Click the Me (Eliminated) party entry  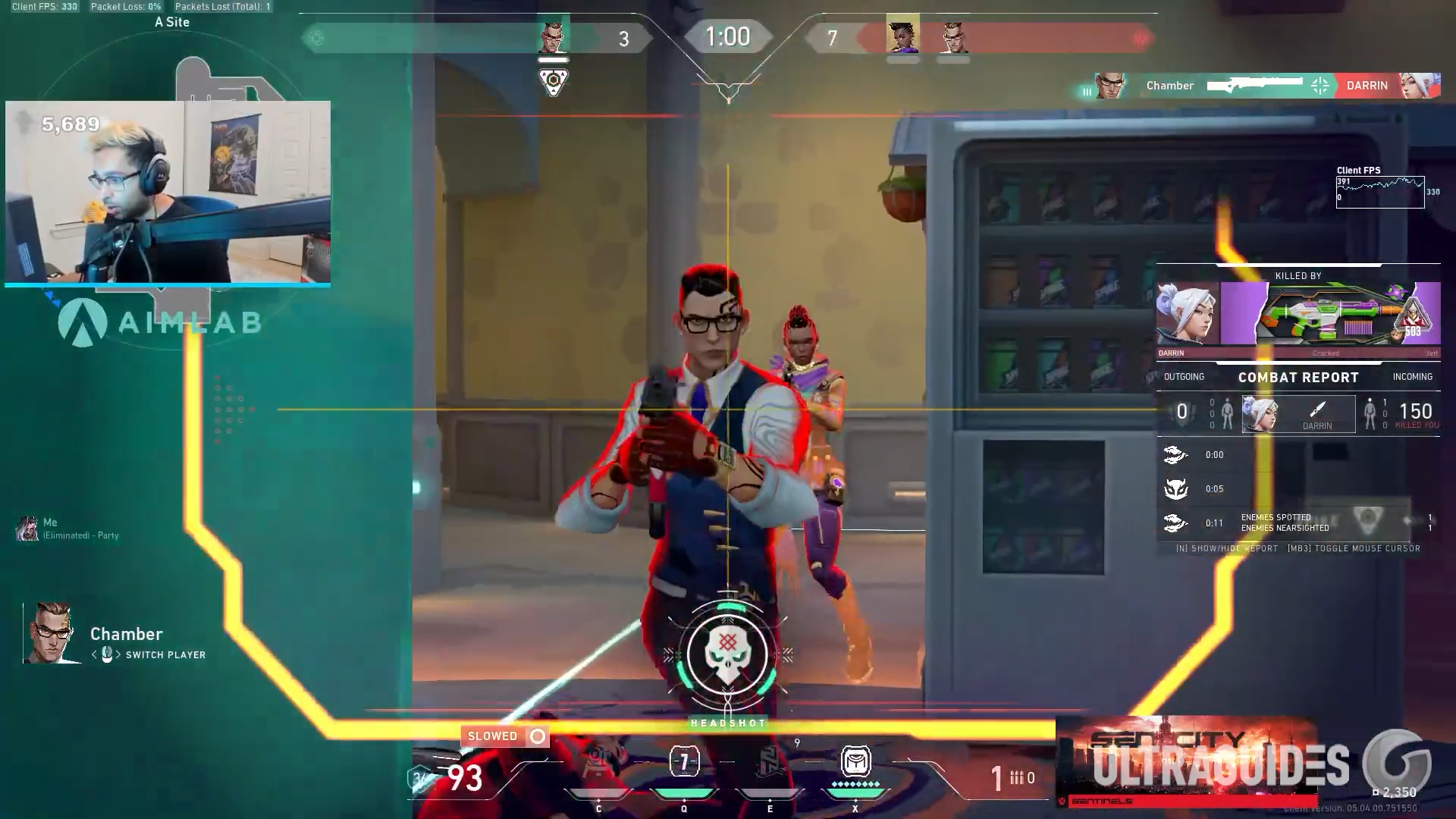(68, 529)
